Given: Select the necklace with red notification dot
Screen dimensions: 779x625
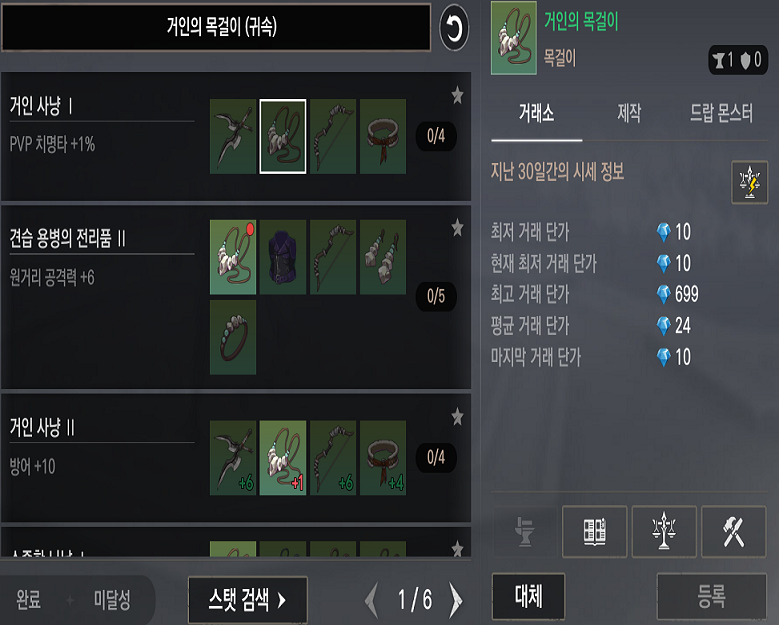Looking at the screenshot, I should pos(233,257).
